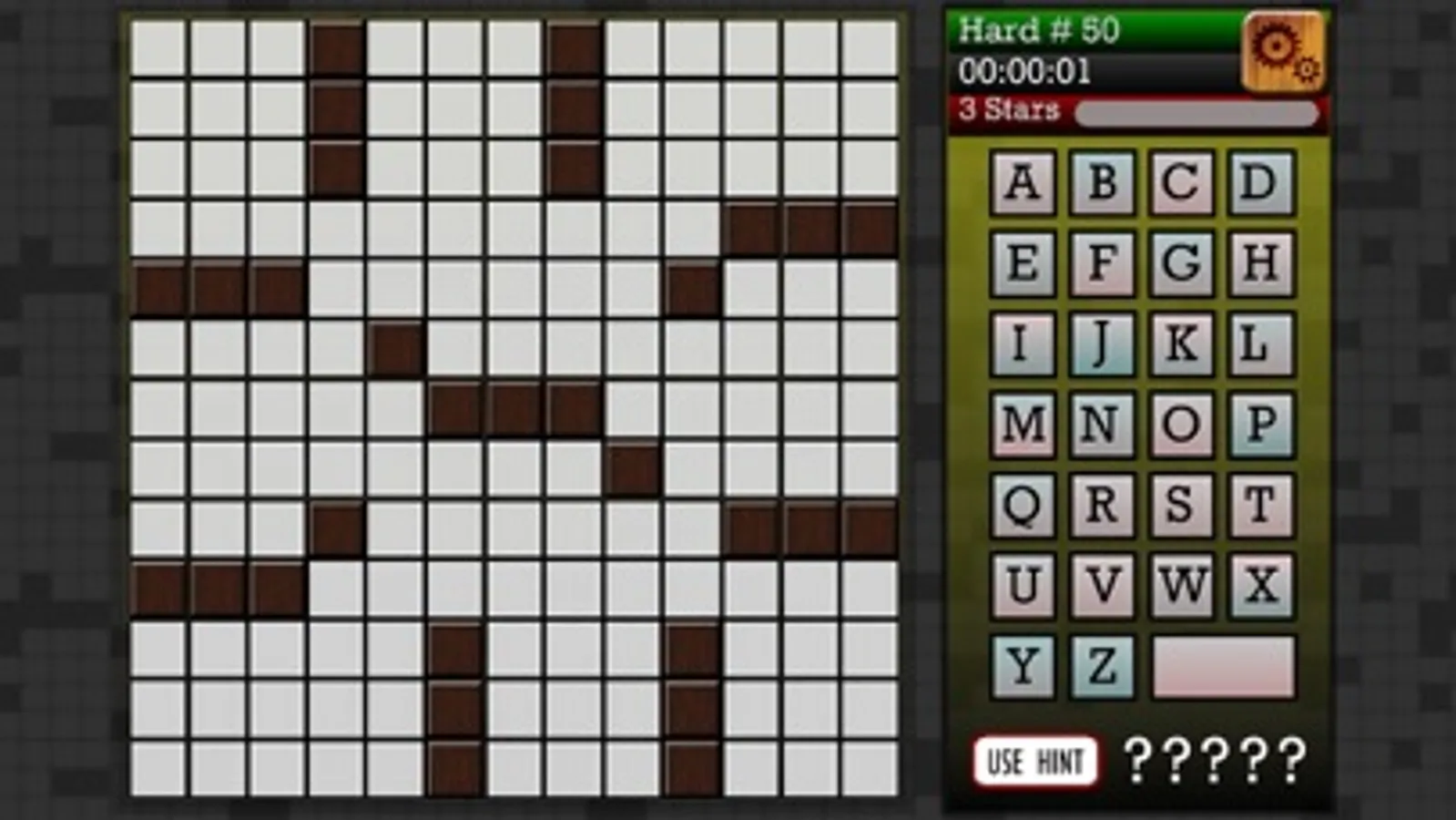Screen dimensions: 1456x820
Task: Select the letter K tile
Action: tap(1180, 343)
